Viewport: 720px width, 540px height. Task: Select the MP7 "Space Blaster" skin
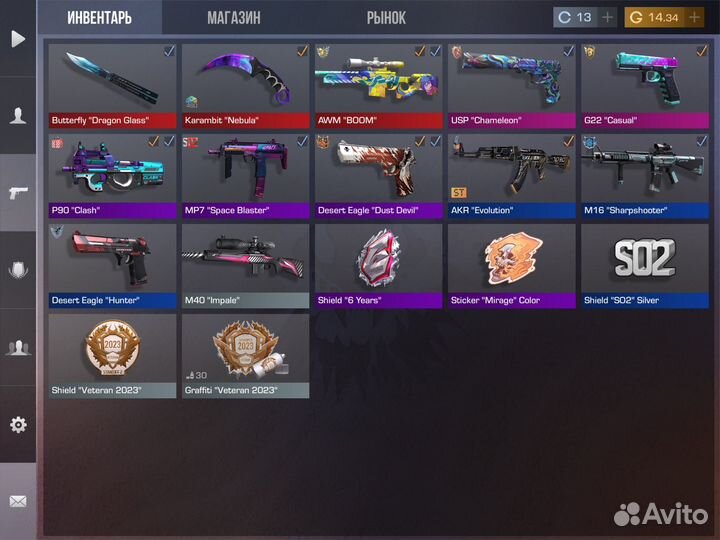[x=245, y=175]
